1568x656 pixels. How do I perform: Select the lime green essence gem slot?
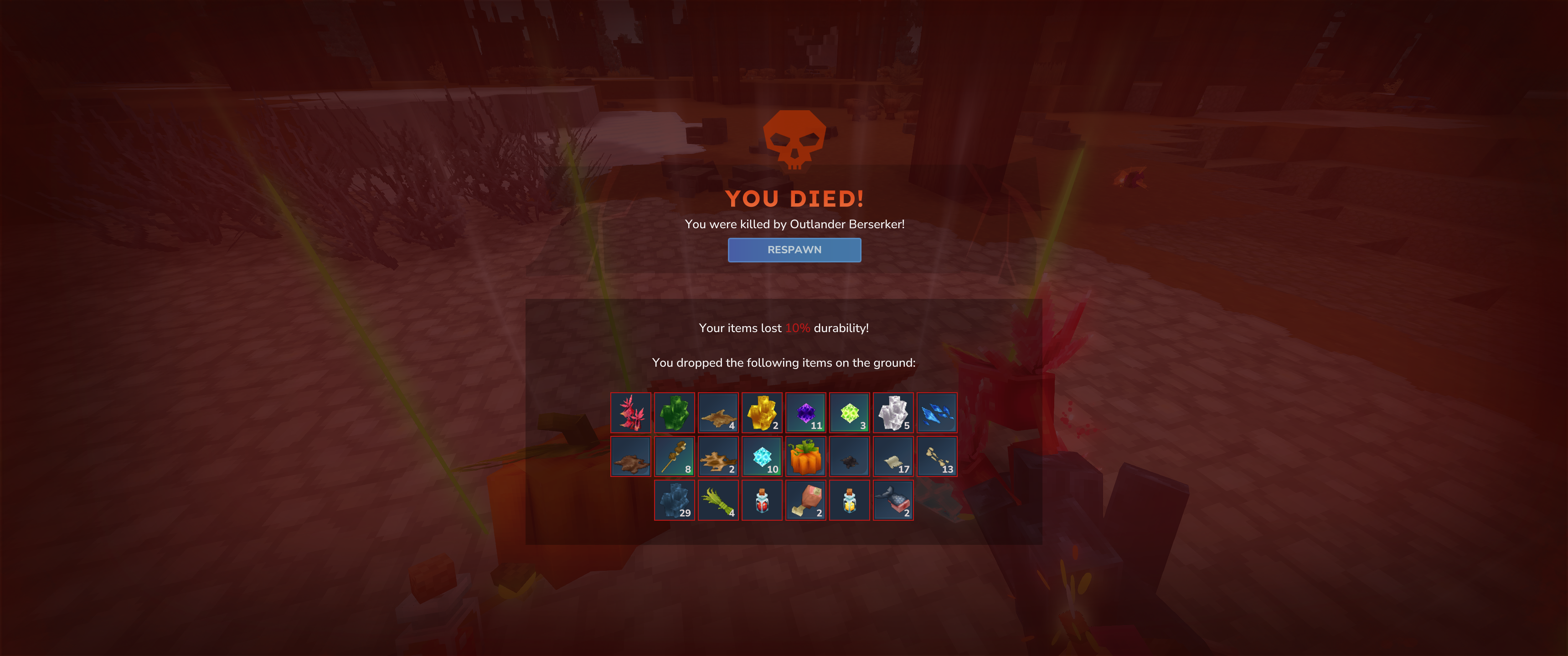(x=849, y=413)
